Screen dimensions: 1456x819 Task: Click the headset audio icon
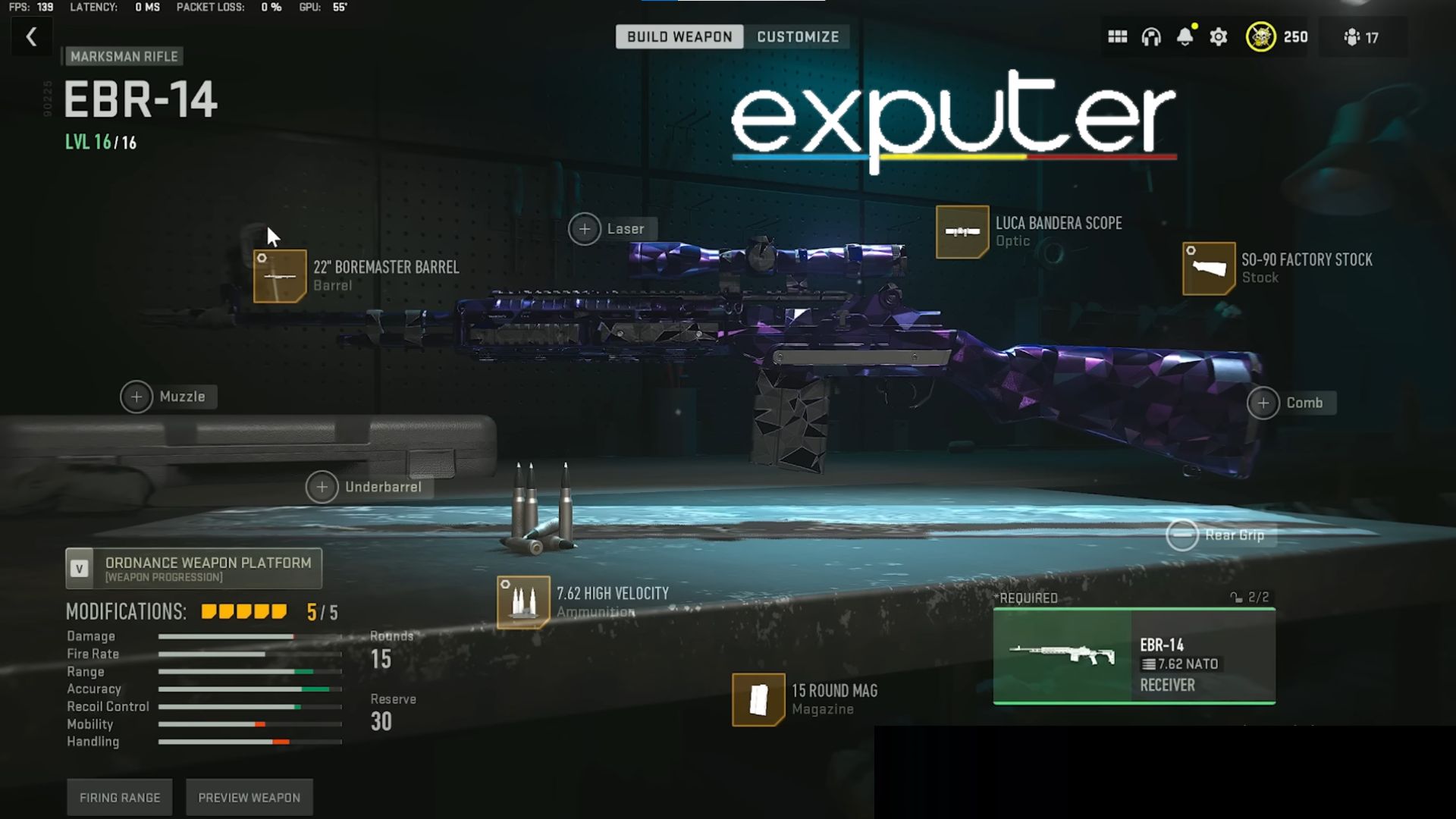[1150, 36]
